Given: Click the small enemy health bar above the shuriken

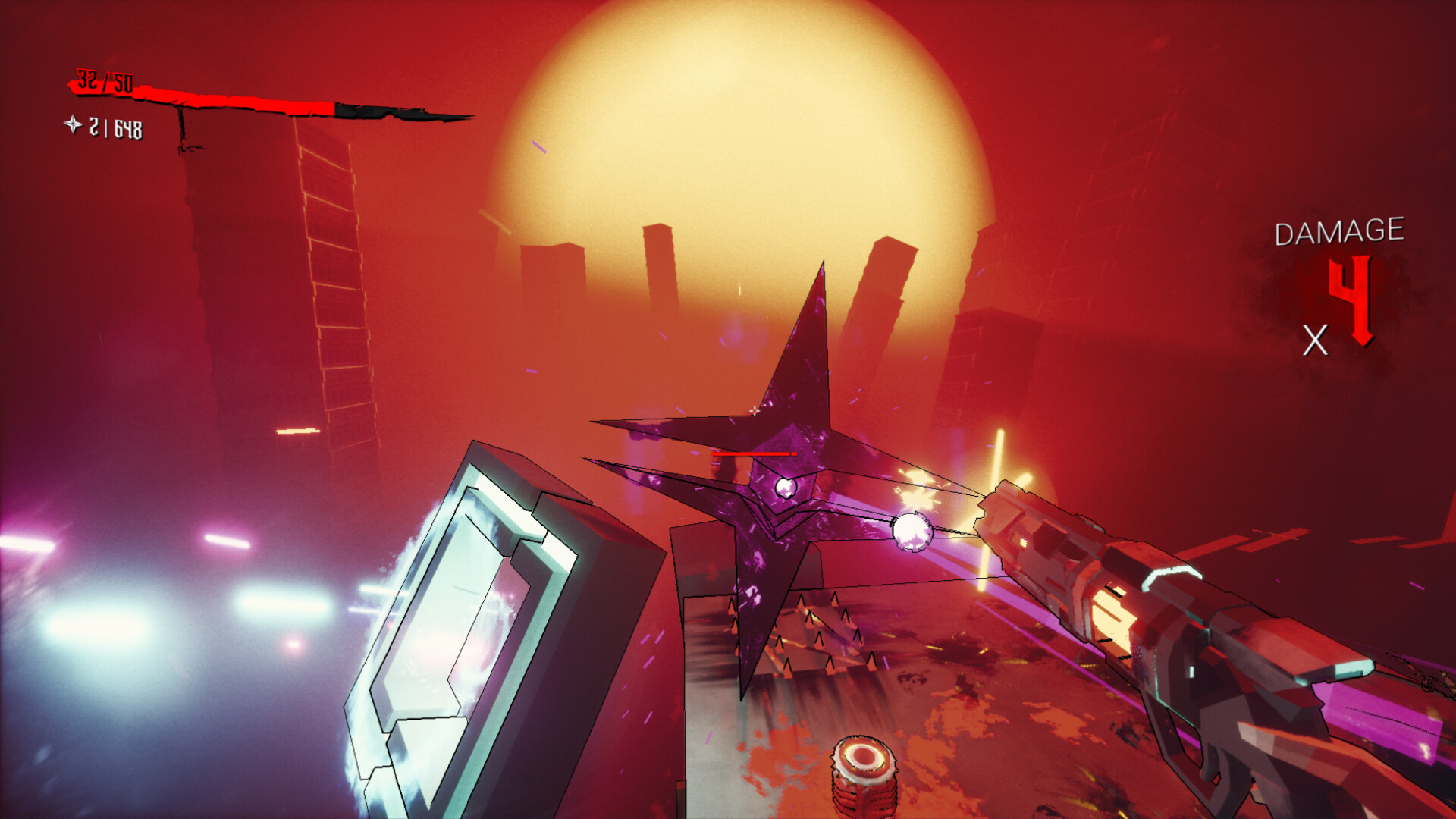Looking at the screenshot, I should (755, 453).
